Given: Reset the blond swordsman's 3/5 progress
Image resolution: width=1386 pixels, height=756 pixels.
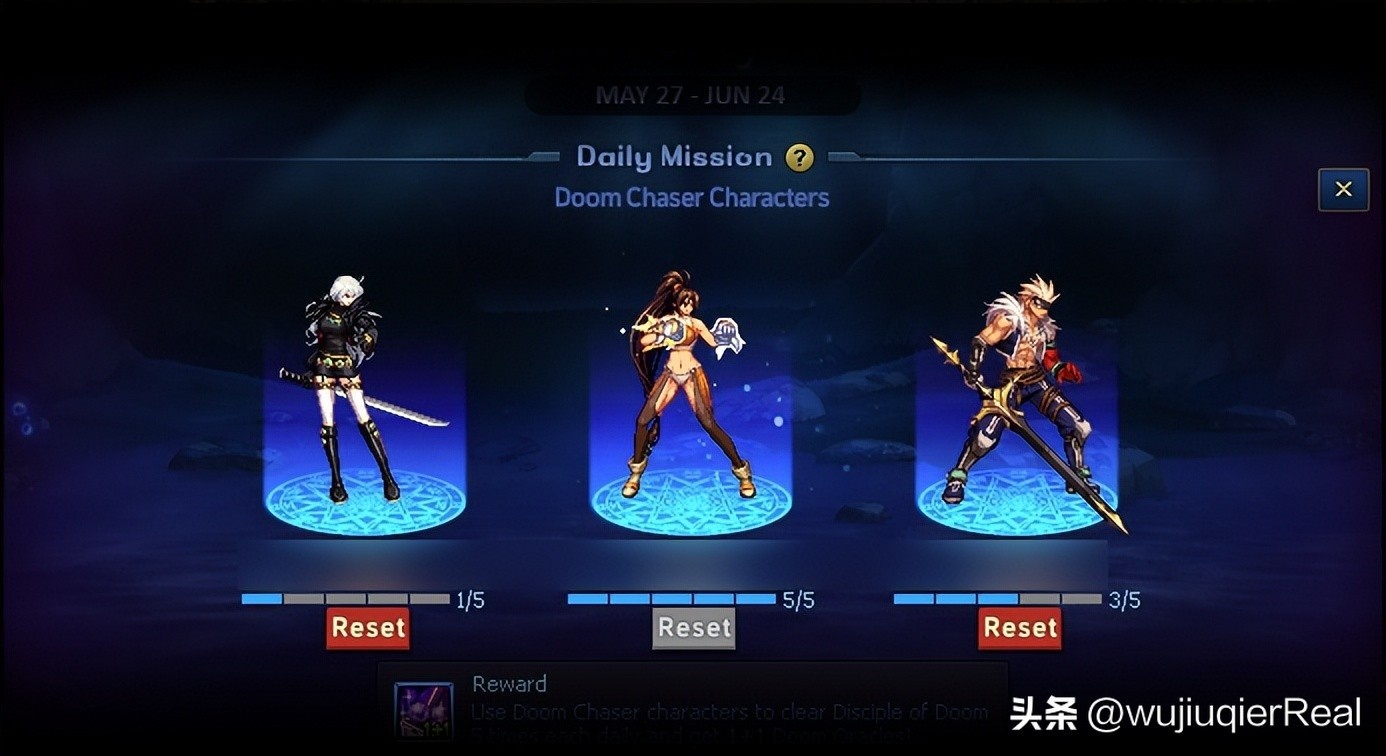Looking at the screenshot, I should [1020, 628].
